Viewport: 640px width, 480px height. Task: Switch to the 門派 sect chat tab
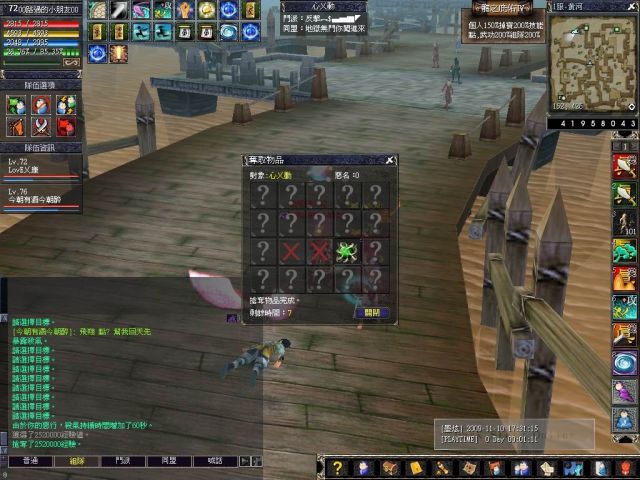123,461
